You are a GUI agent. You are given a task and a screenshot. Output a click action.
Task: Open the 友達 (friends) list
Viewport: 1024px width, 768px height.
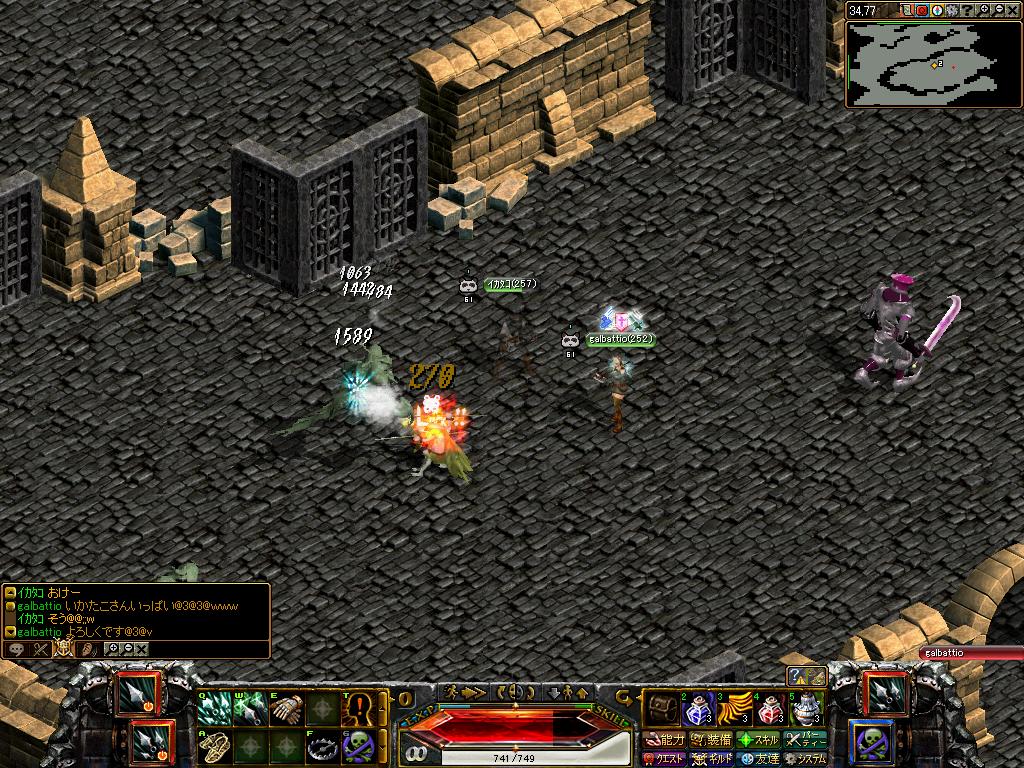click(x=758, y=759)
